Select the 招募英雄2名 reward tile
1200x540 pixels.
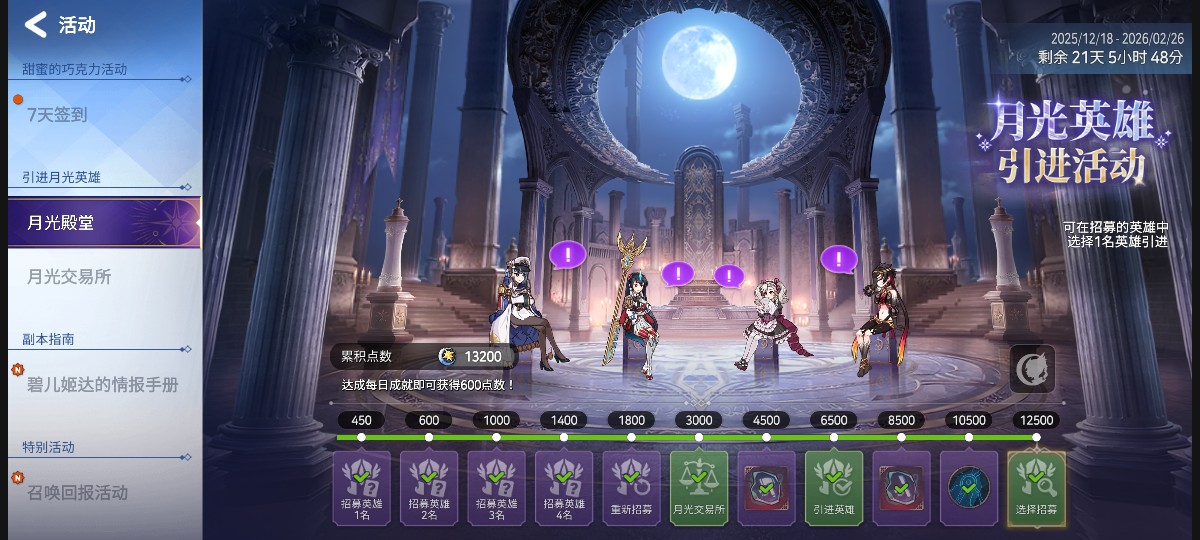pyautogui.click(x=429, y=488)
